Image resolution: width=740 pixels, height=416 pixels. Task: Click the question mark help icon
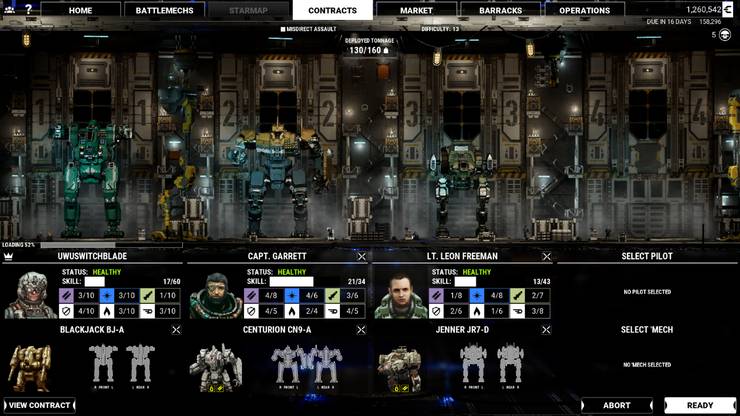coord(28,9)
